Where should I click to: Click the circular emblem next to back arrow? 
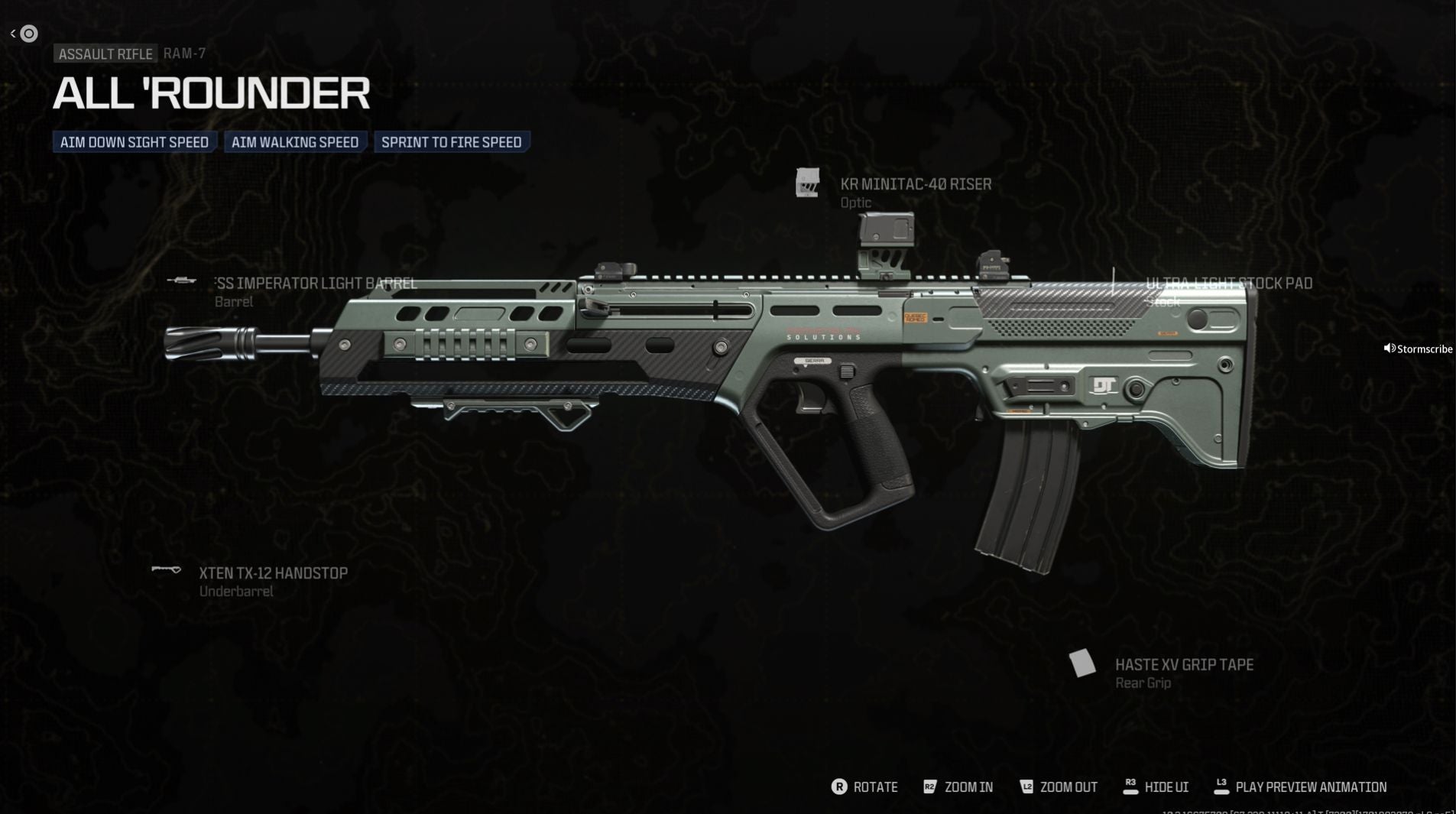[x=29, y=33]
